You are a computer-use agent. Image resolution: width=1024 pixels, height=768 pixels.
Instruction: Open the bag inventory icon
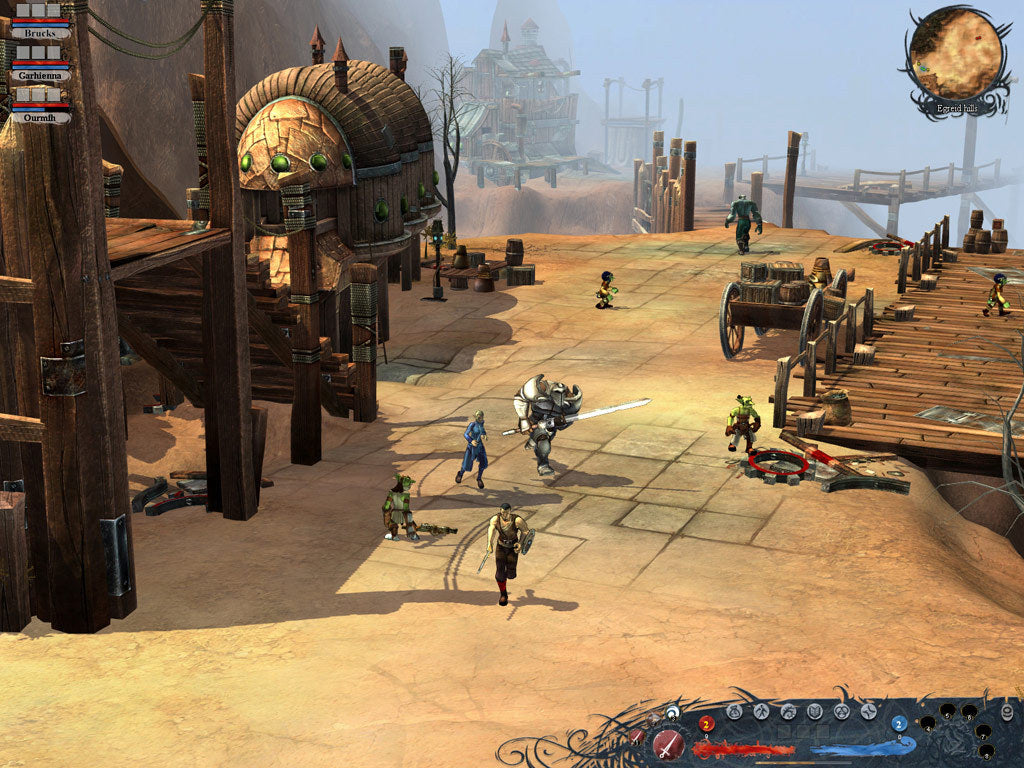pos(734,712)
